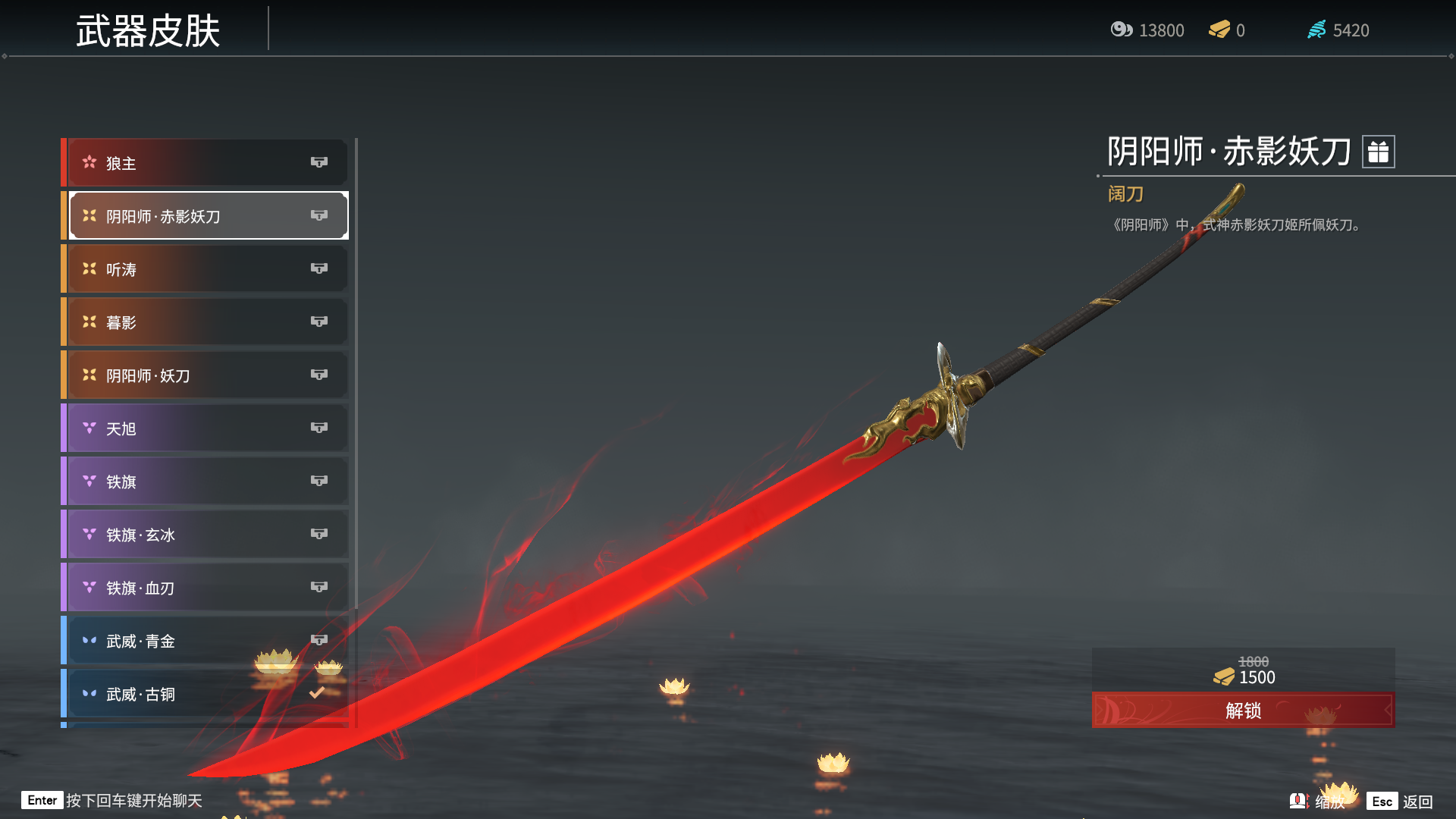Click the gold ingot currency icon
Screen dimensions: 1456x819
tap(1219, 30)
